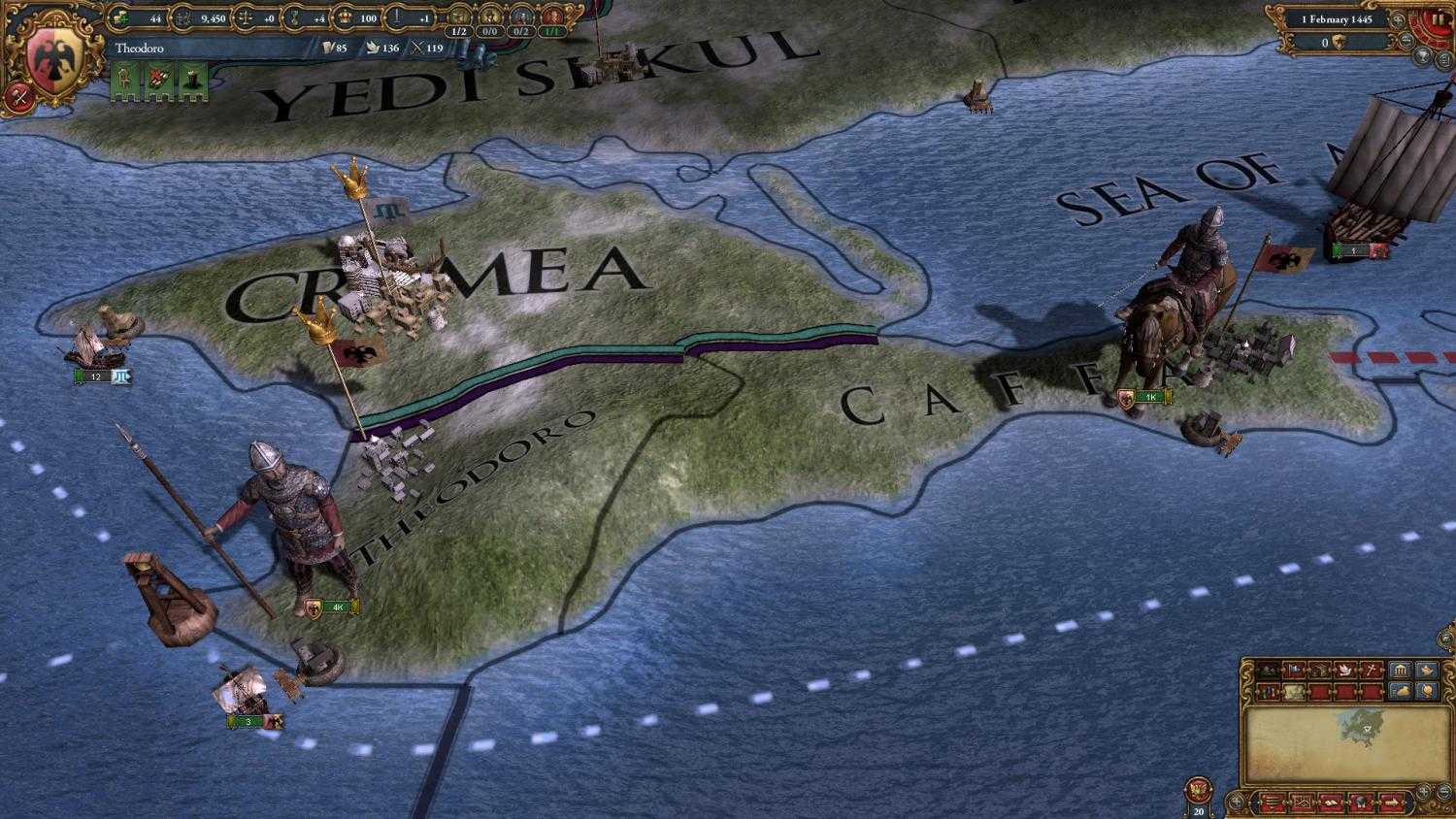The width and height of the screenshot is (1456, 819).
Task: Click the legitimacy crown icon
Action: 347,16
